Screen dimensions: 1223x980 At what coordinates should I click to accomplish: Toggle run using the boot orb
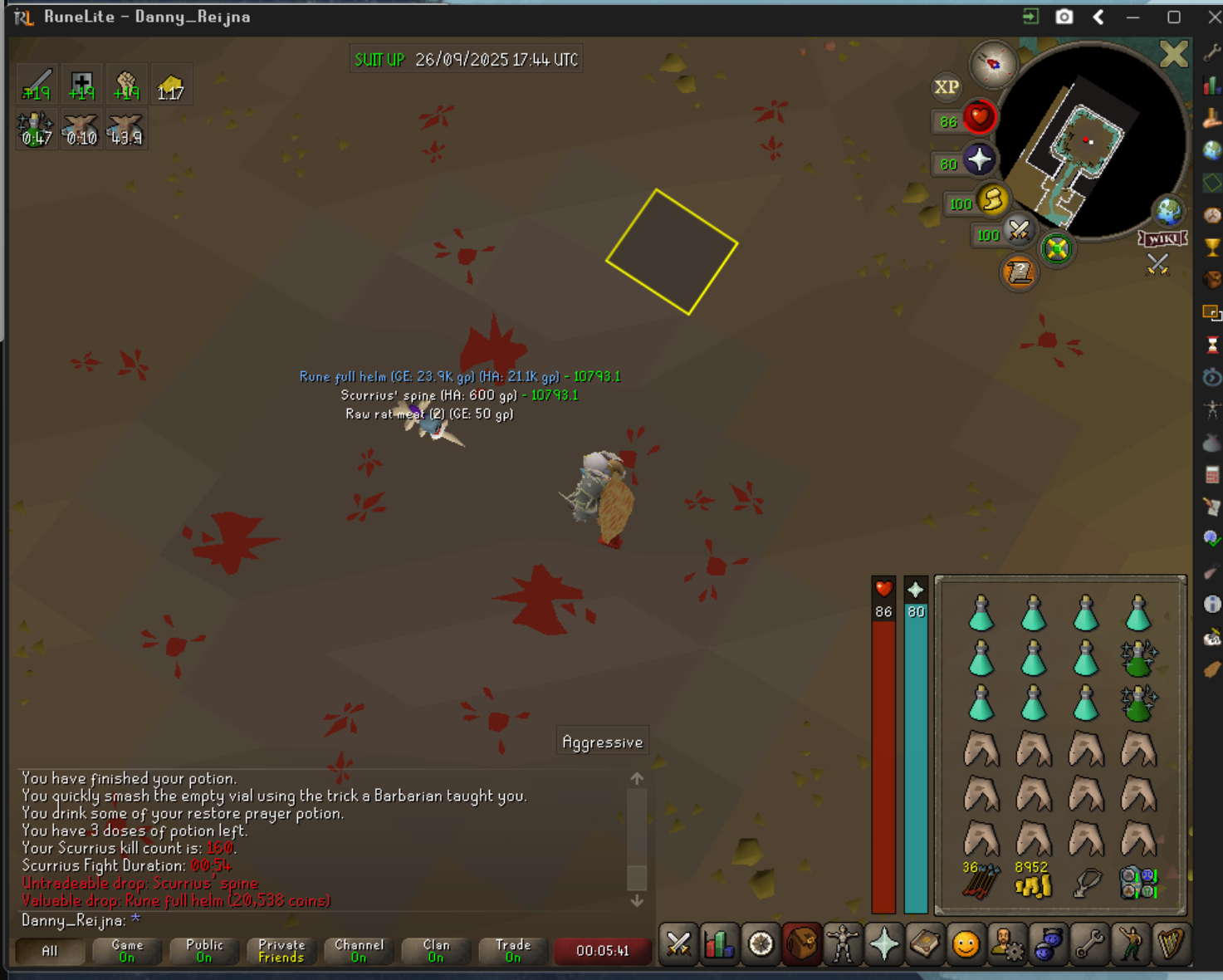click(x=993, y=200)
